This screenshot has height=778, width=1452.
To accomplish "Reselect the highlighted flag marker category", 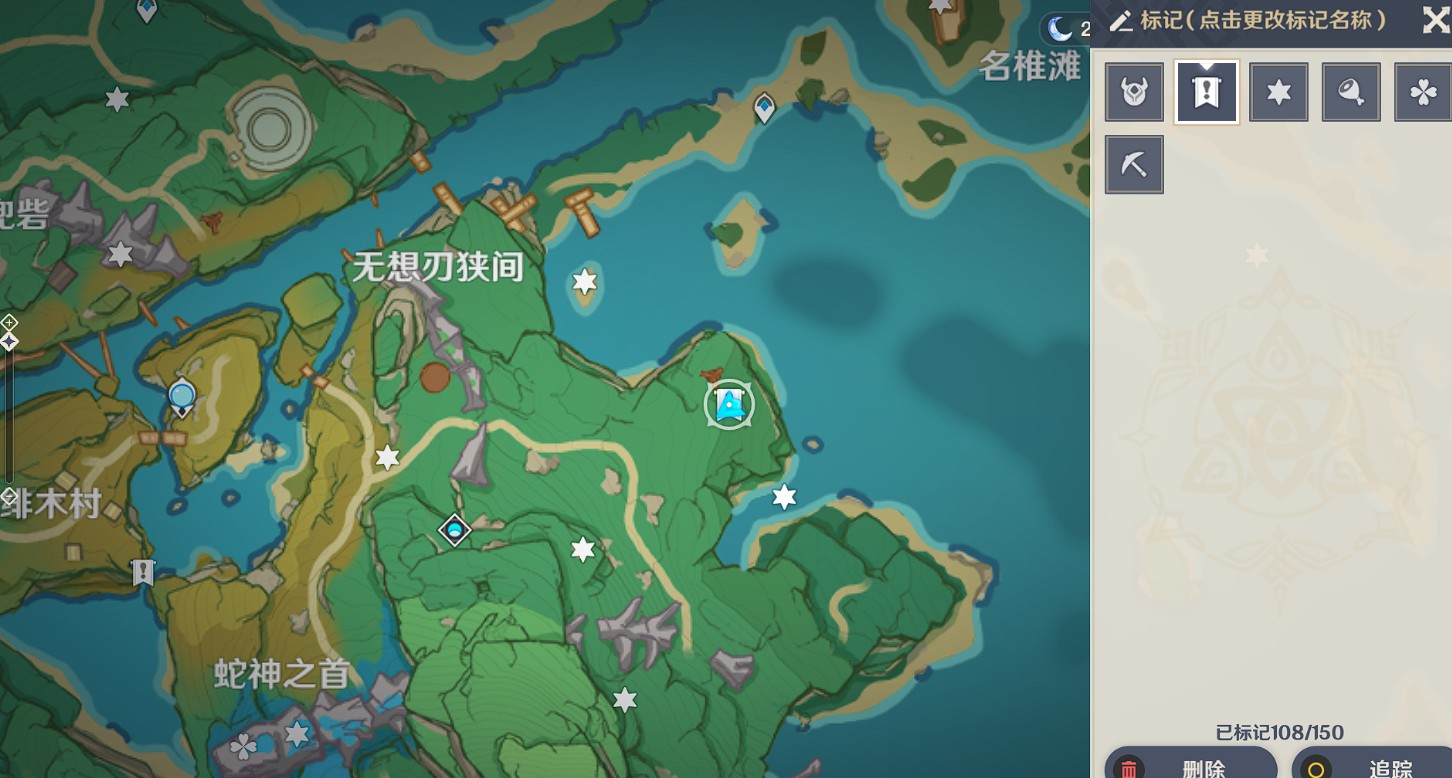I will (x=1206, y=91).
